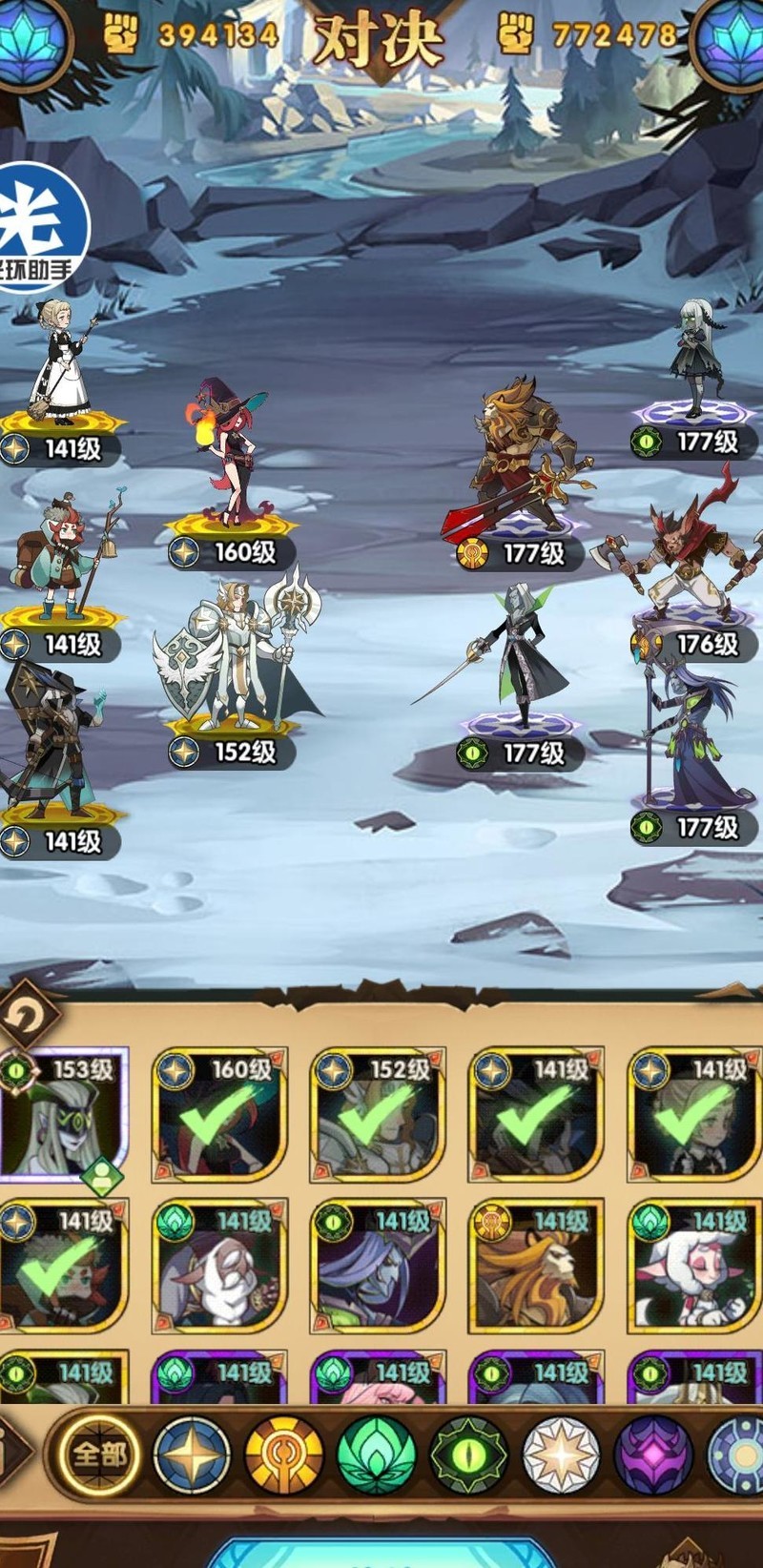
Task: Filter heroes by the orange faction emblem
Action: point(283,1456)
